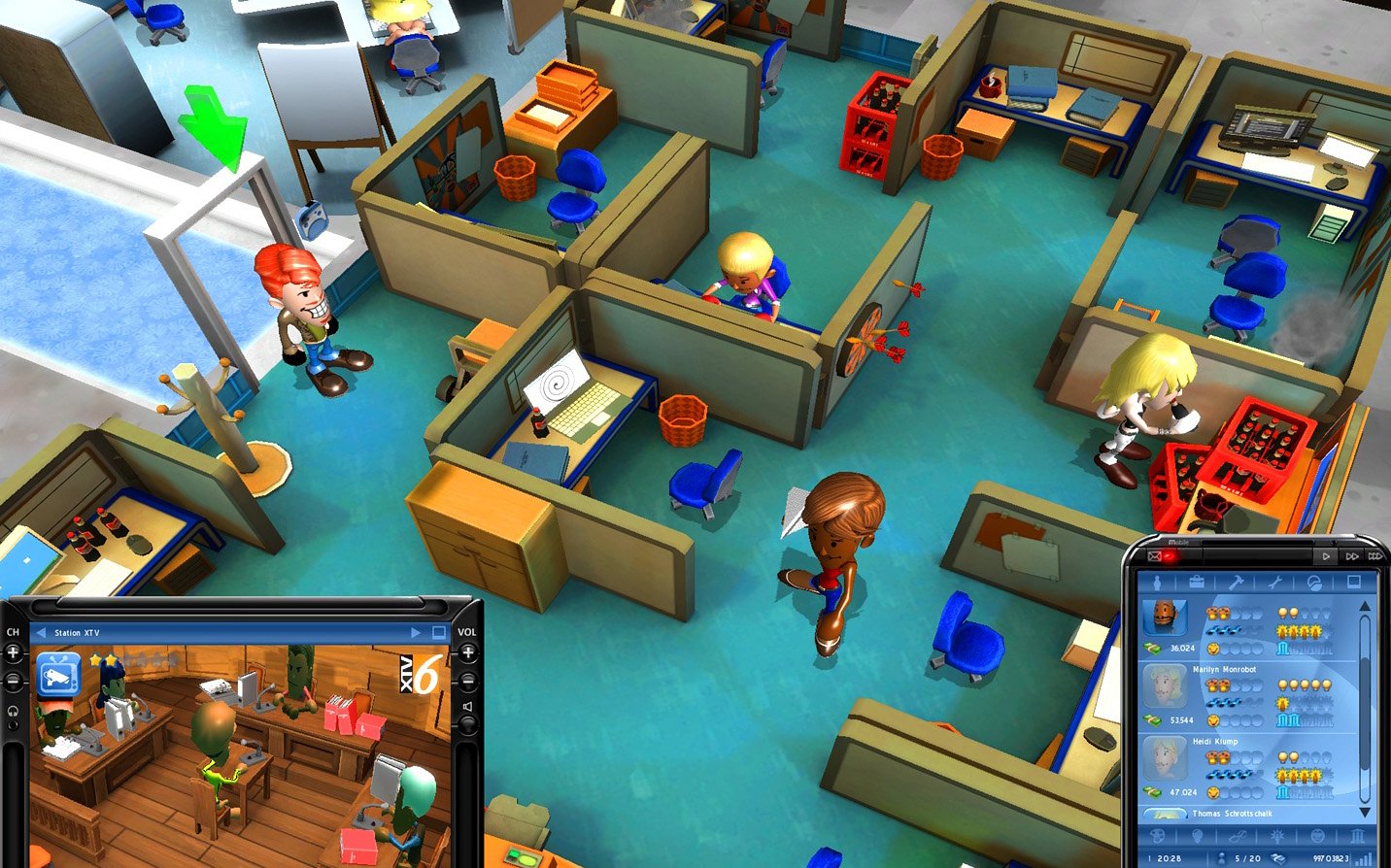Image resolution: width=1391 pixels, height=868 pixels.
Task: Click the chain-link icon on the phone
Action: point(1238,836)
